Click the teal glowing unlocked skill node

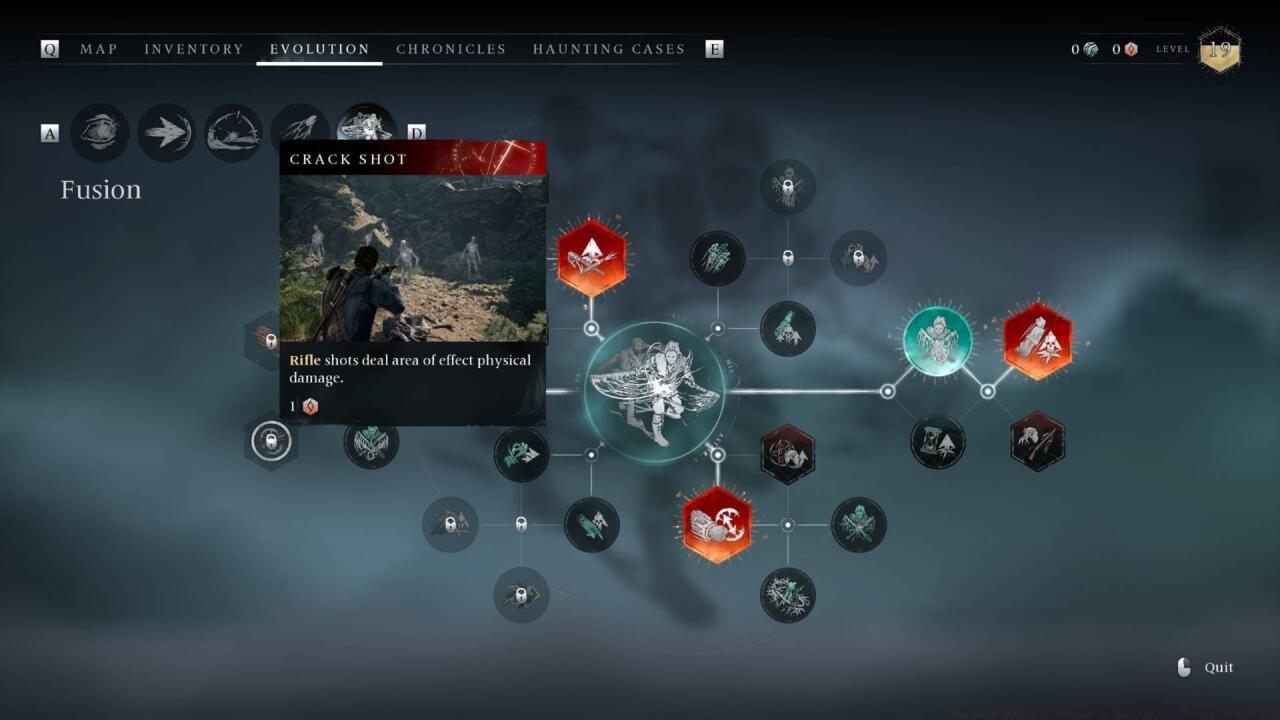(937, 341)
